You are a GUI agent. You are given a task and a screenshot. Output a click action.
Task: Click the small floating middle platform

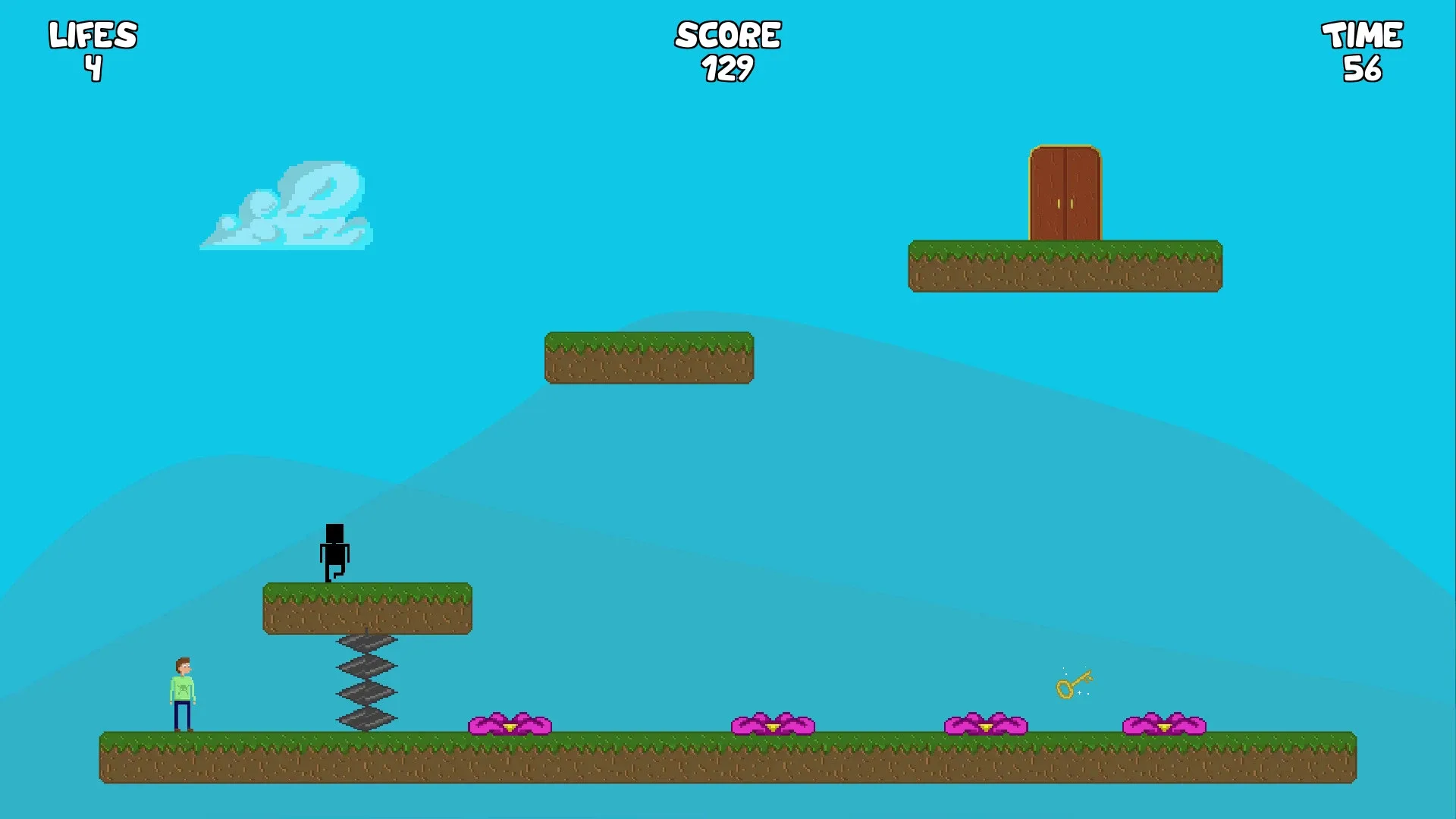648,356
